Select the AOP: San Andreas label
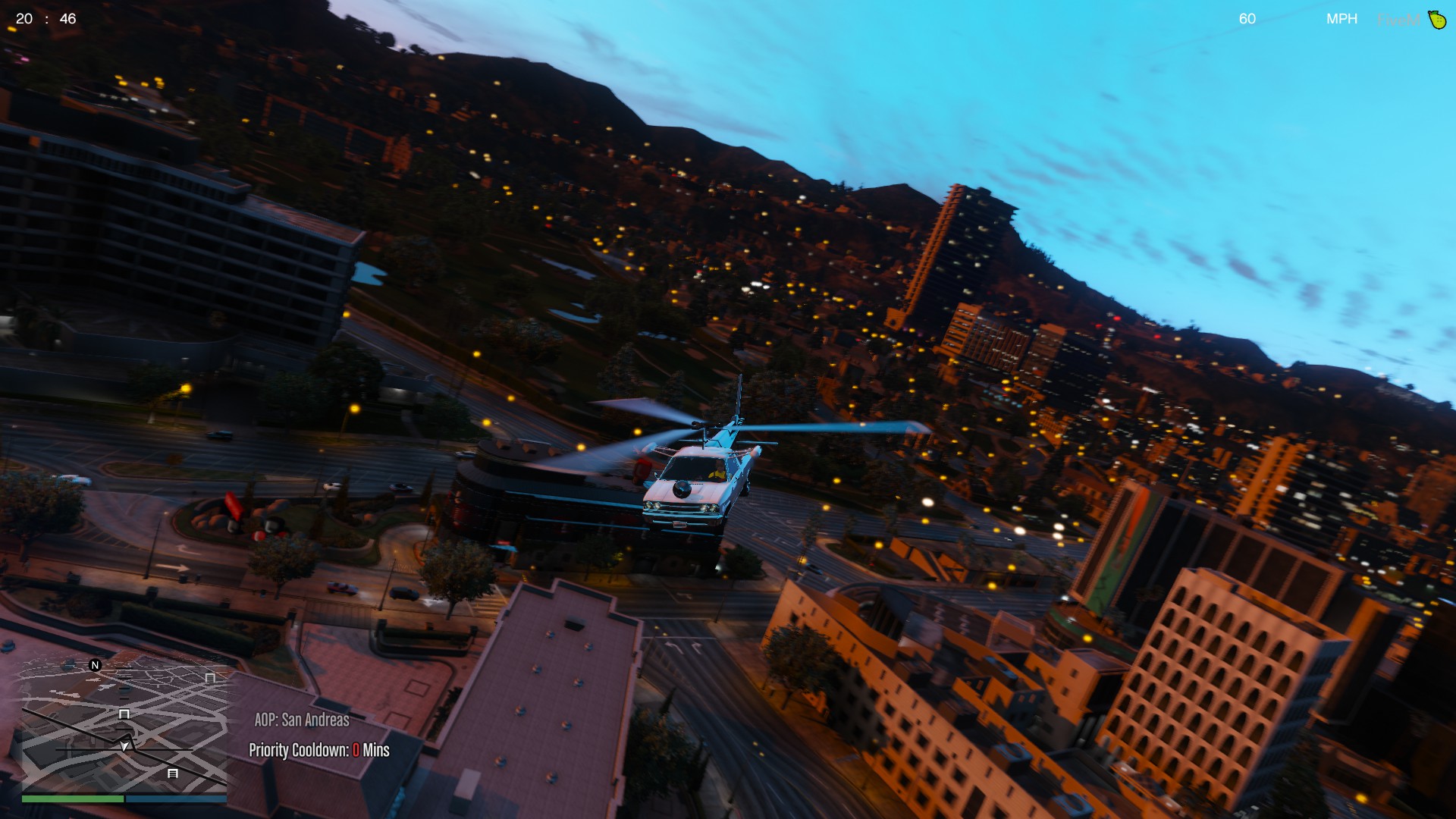The image size is (1456, 819). [300, 719]
